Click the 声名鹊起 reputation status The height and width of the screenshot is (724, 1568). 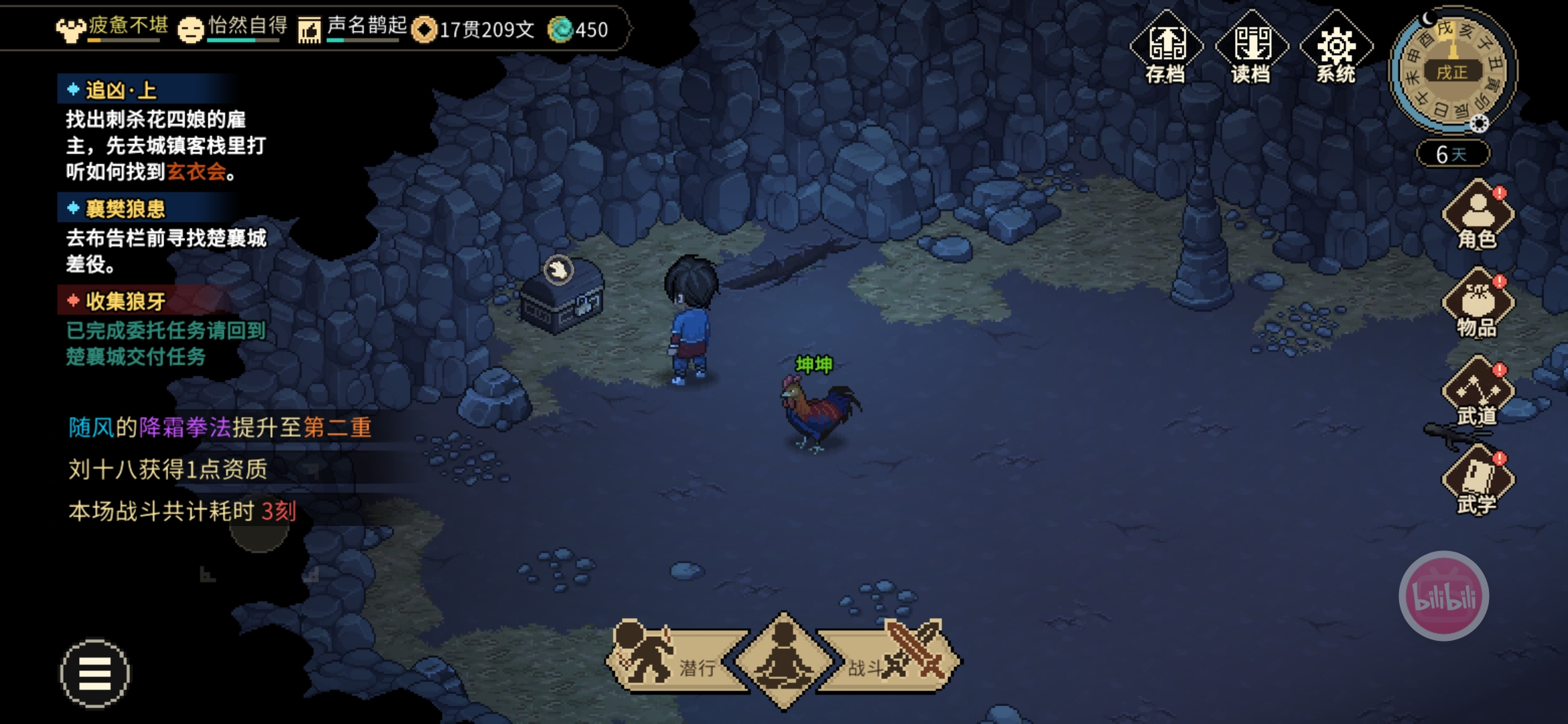click(x=354, y=28)
